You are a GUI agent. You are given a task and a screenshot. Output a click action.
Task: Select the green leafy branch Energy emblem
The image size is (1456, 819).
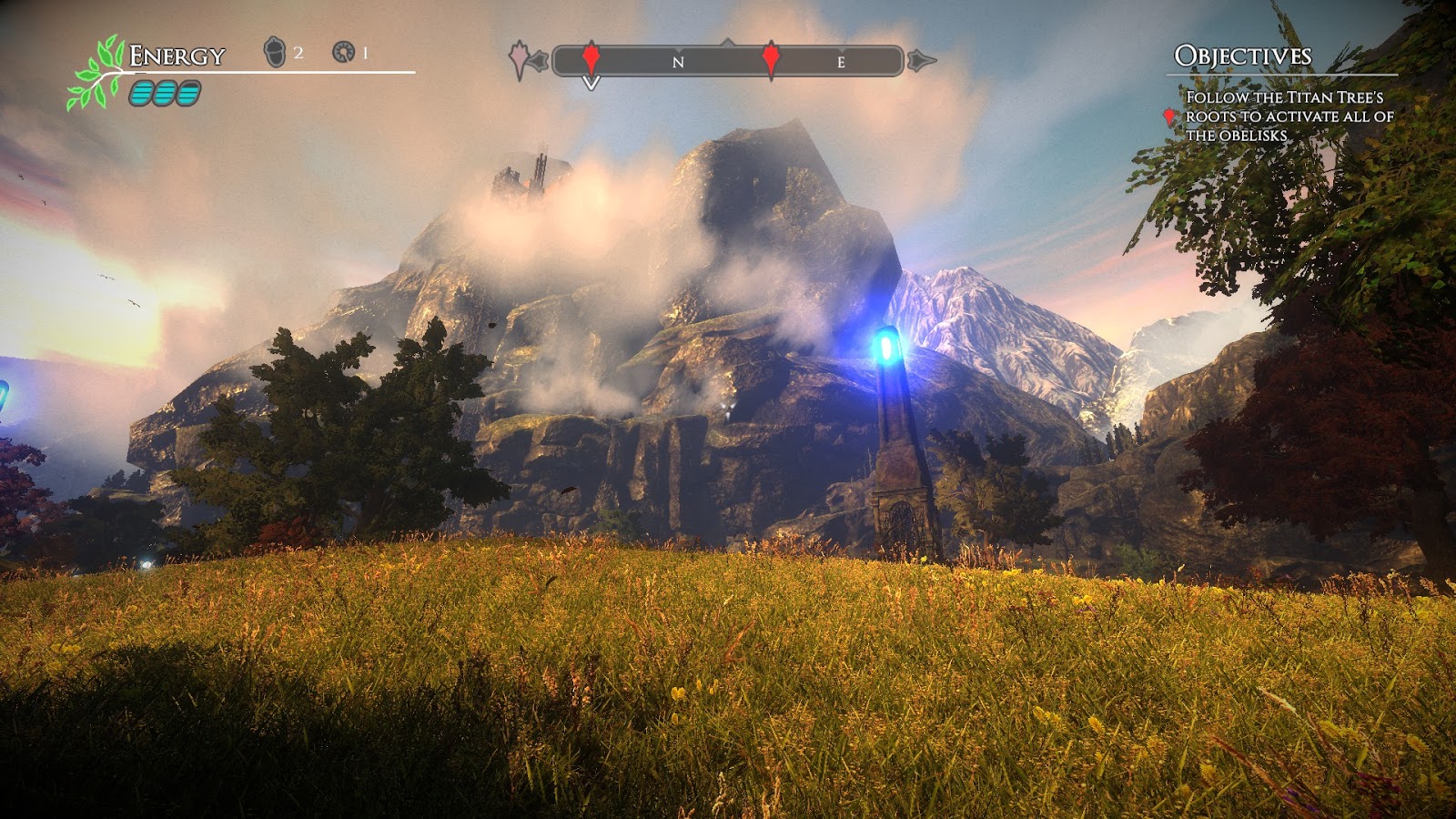pos(96,73)
